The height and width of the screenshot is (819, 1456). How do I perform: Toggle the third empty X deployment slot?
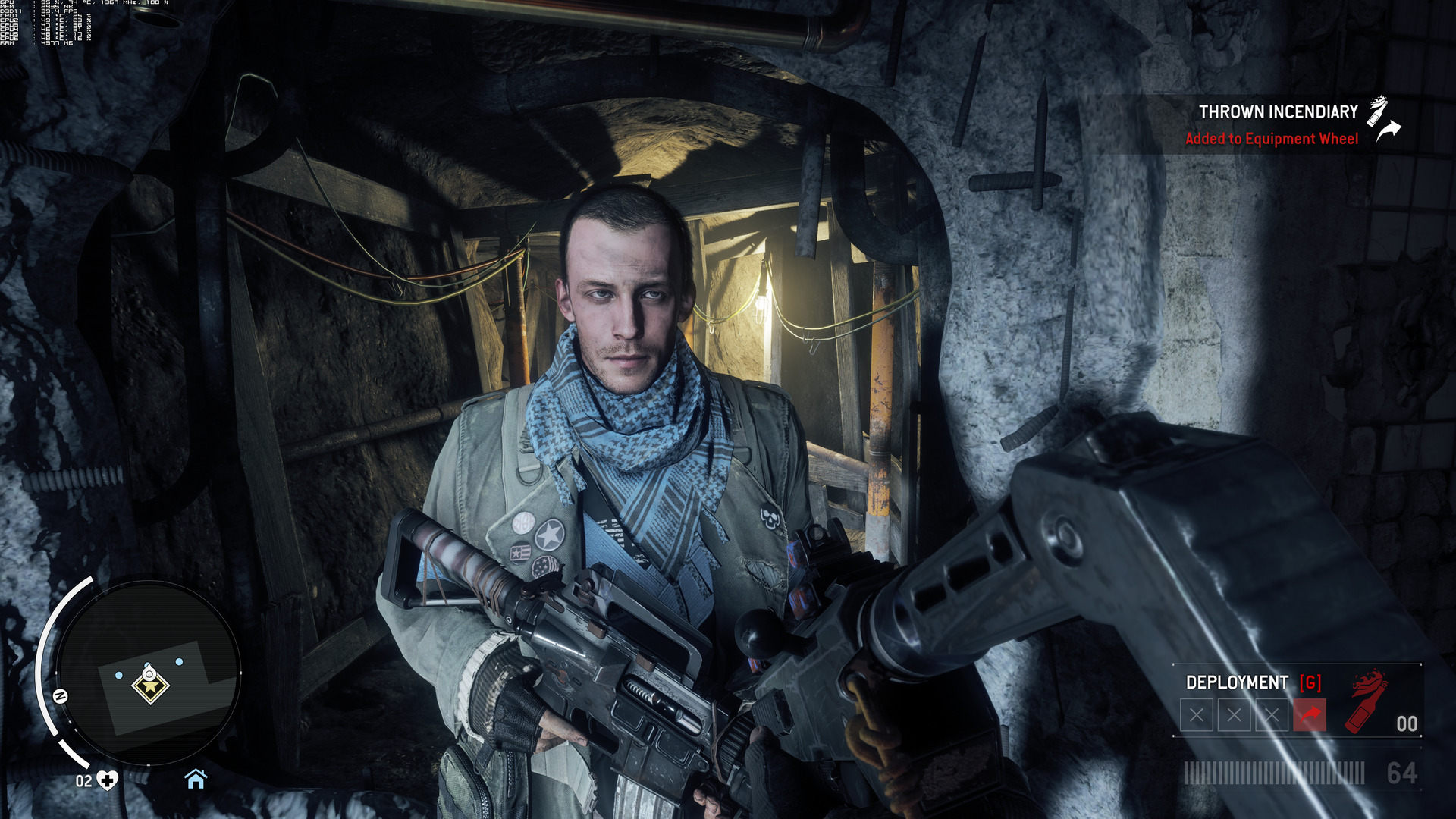coord(1272,713)
